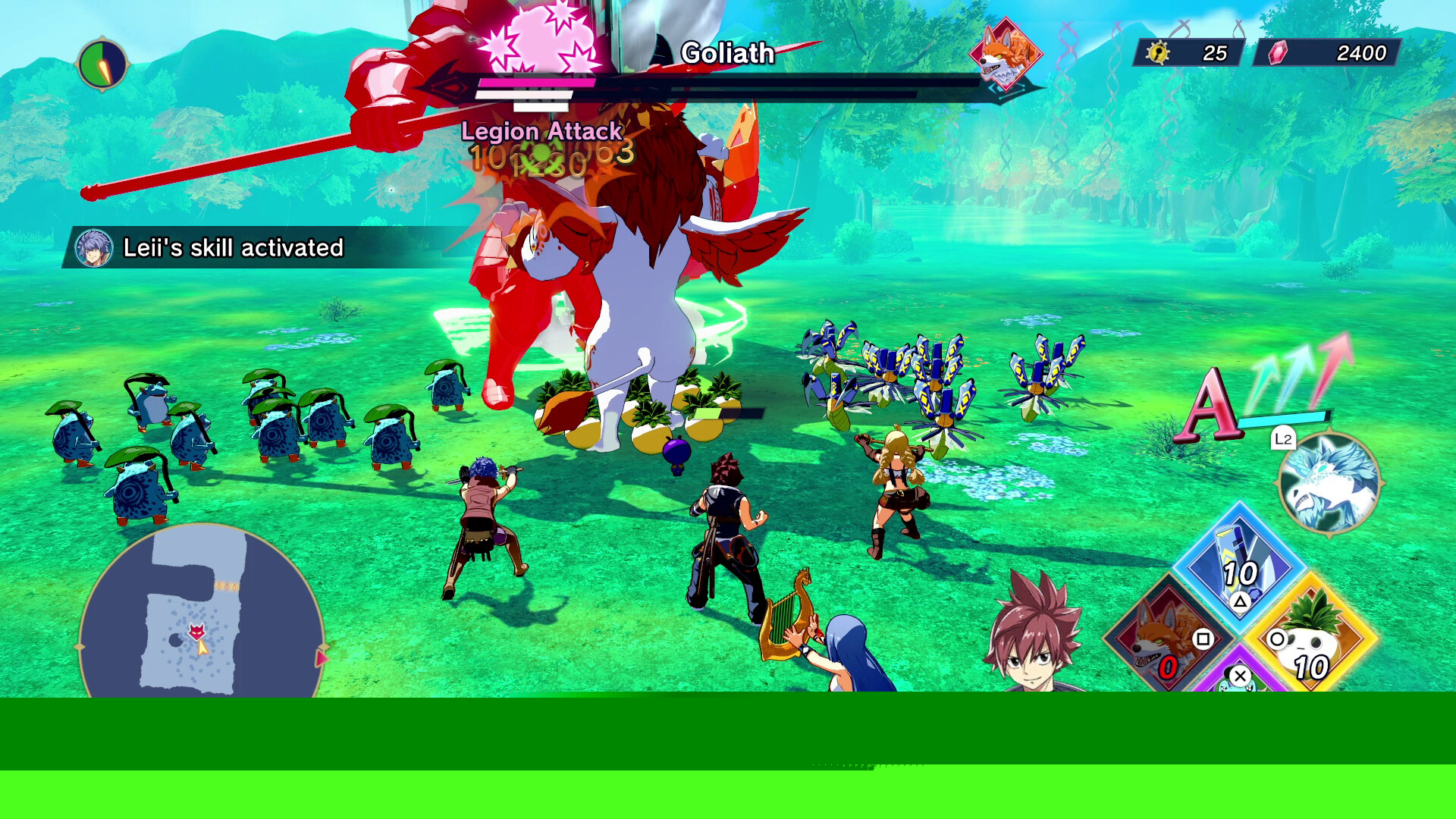Image resolution: width=1456 pixels, height=819 pixels.
Task: Click the red gem currency icon
Action: (1278, 52)
